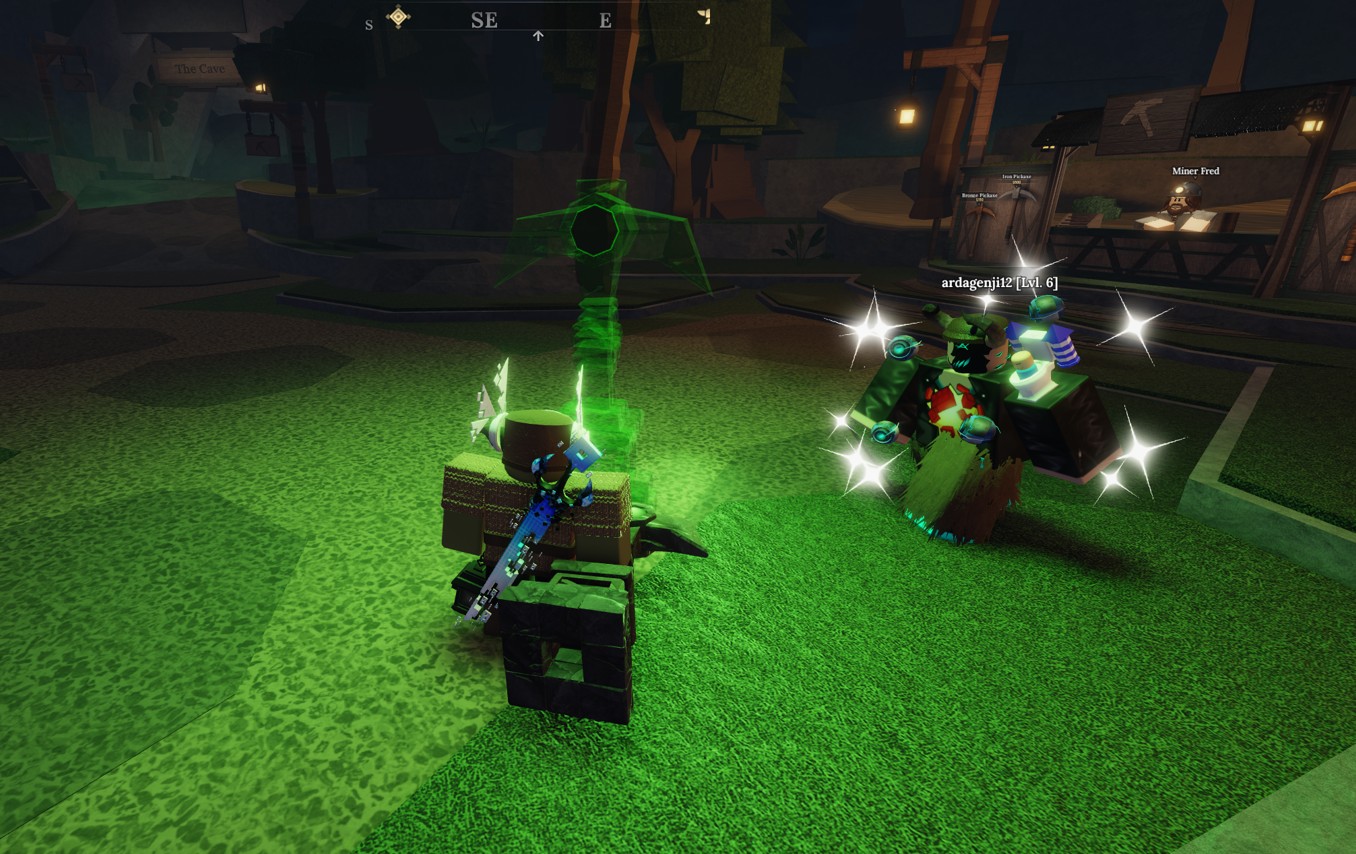Select the Bronze Pickaxe on the shop wall
The image size is (1356, 854).
pyautogui.click(x=980, y=212)
